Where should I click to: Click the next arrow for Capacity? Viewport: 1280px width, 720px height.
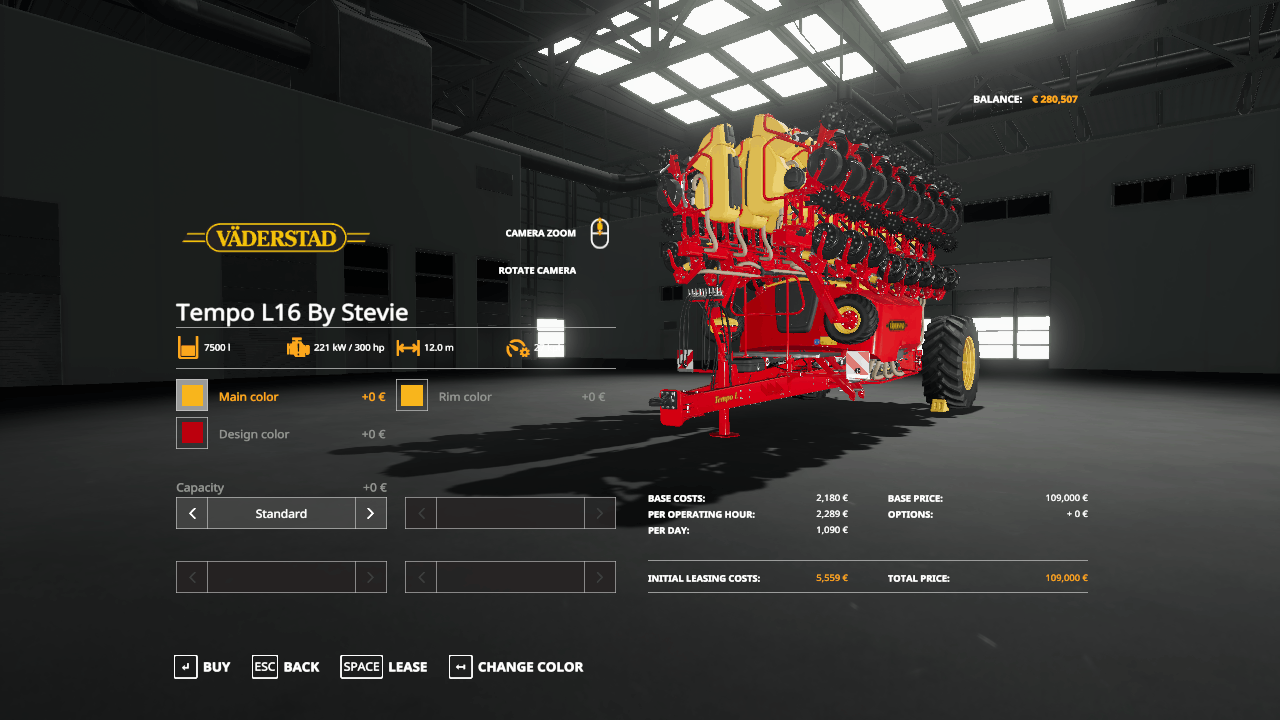(x=370, y=513)
